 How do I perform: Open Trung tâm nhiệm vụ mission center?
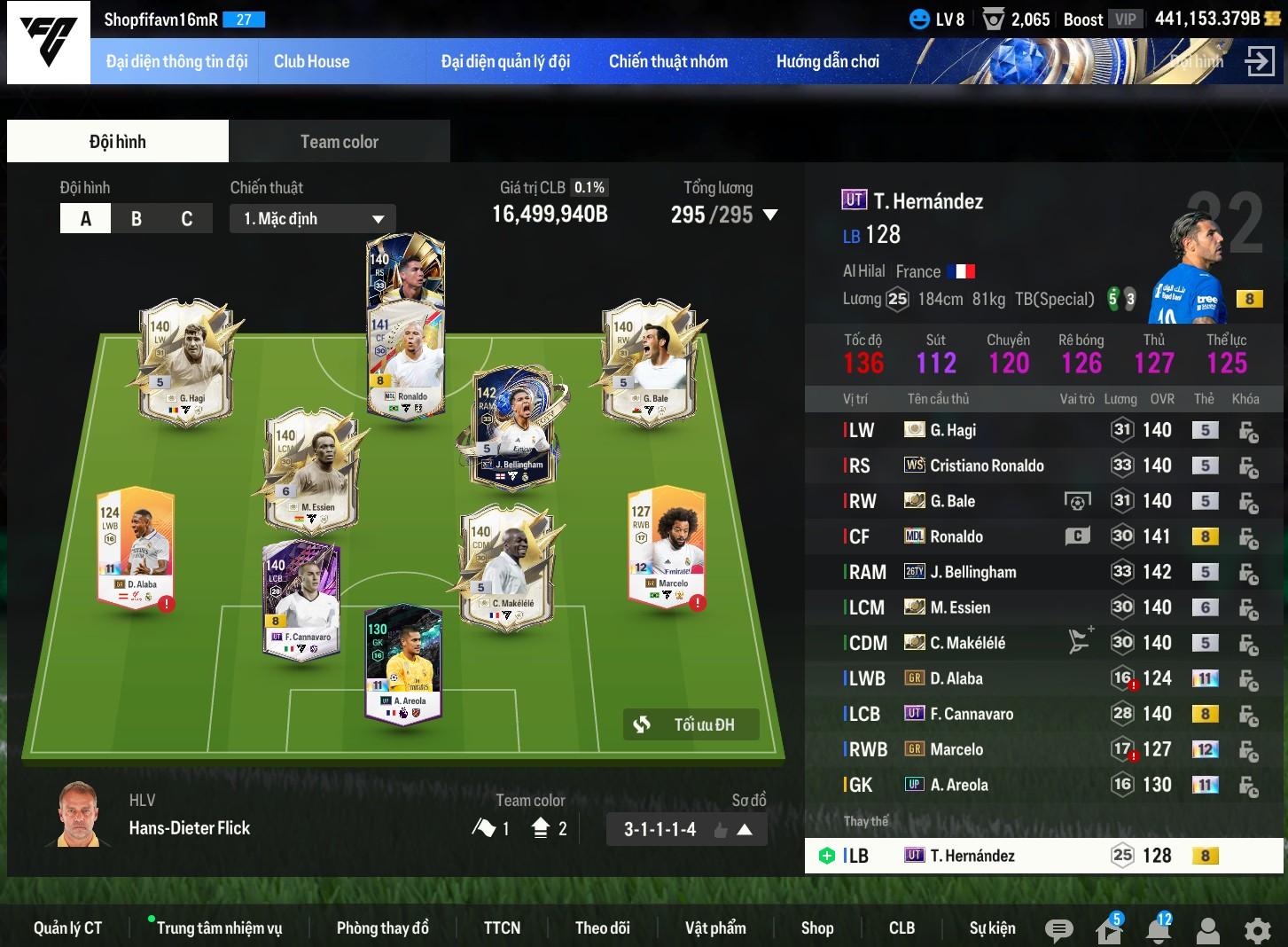(219, 928)
